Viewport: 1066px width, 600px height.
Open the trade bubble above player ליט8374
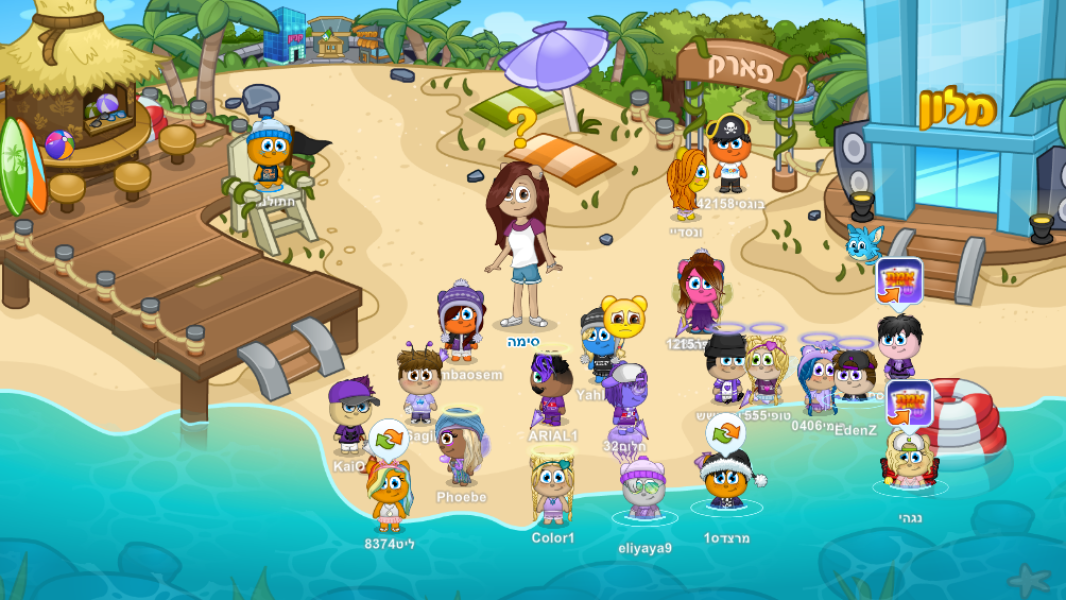(388, 437)
